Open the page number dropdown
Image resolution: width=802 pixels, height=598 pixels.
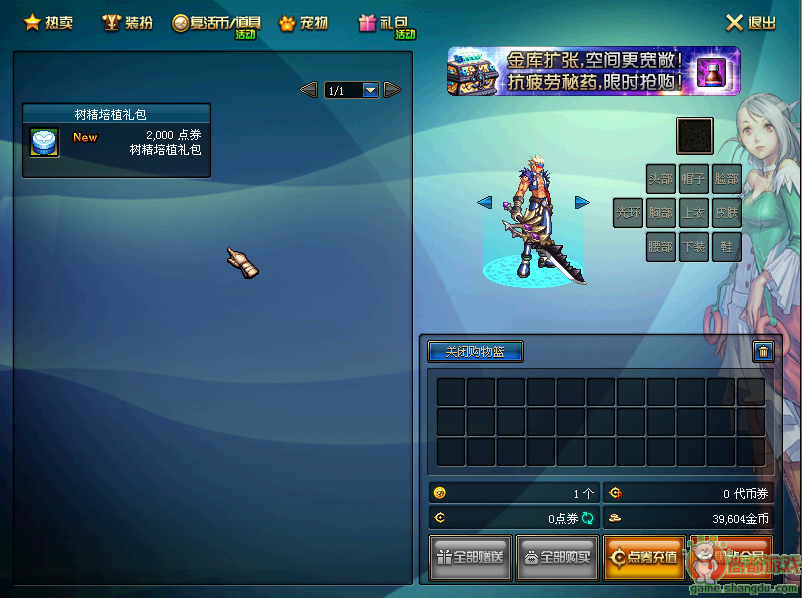coord(370,90)
